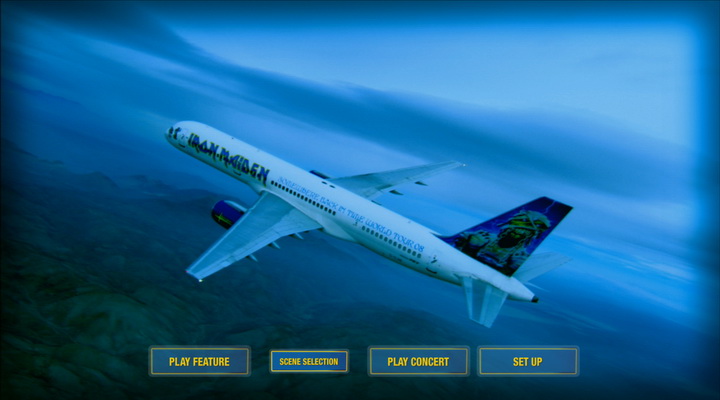This screenshot has width=720, height=400.
Task: Open the Scene Selection menu
Action: click(x=309, y=361)
